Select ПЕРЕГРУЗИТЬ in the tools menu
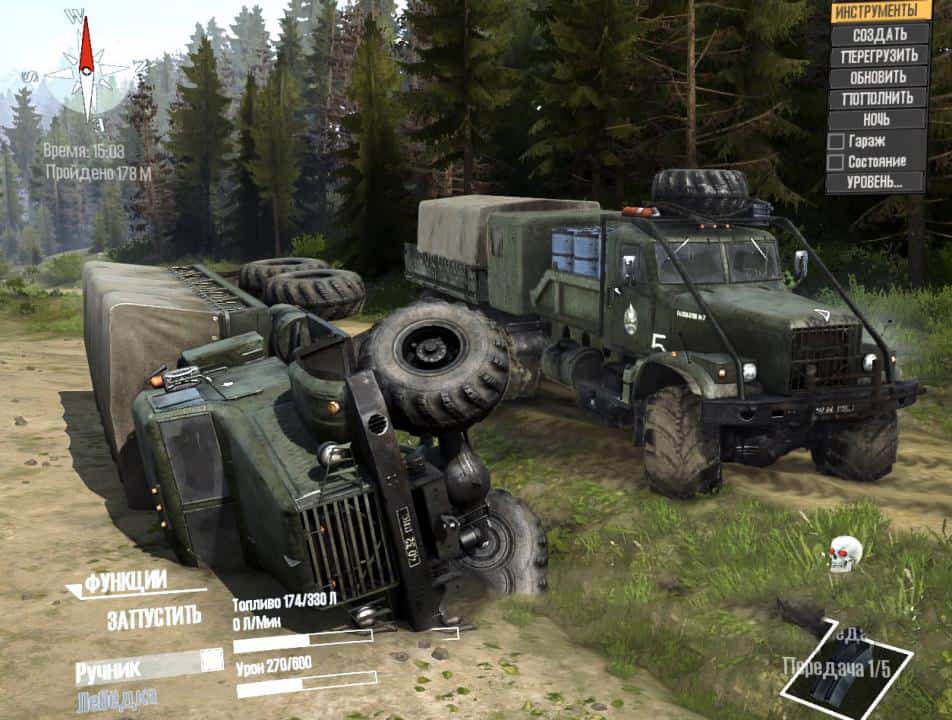 click(879, 56)
